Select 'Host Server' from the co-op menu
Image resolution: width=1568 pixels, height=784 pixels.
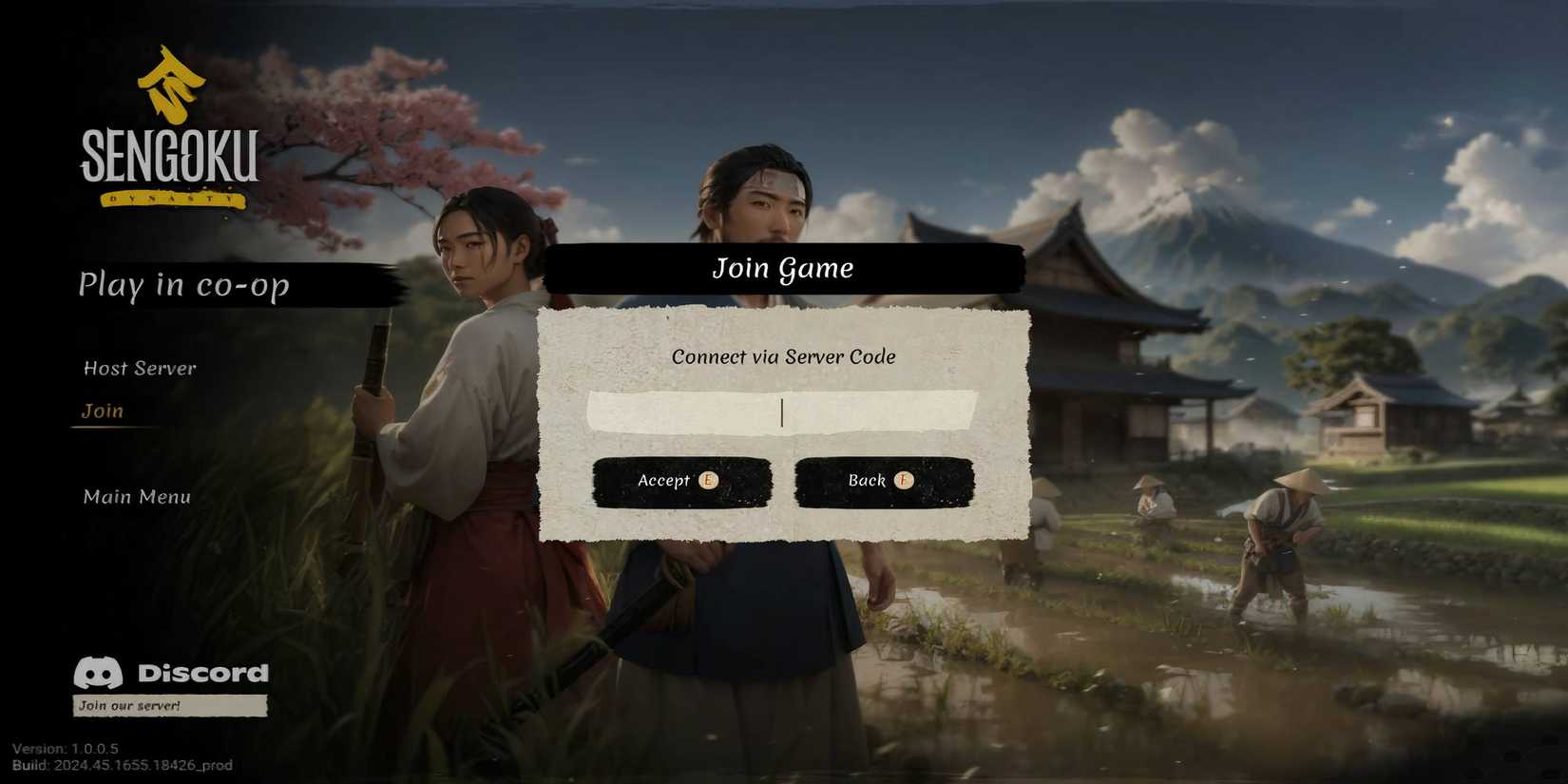(x=139, y=369)
